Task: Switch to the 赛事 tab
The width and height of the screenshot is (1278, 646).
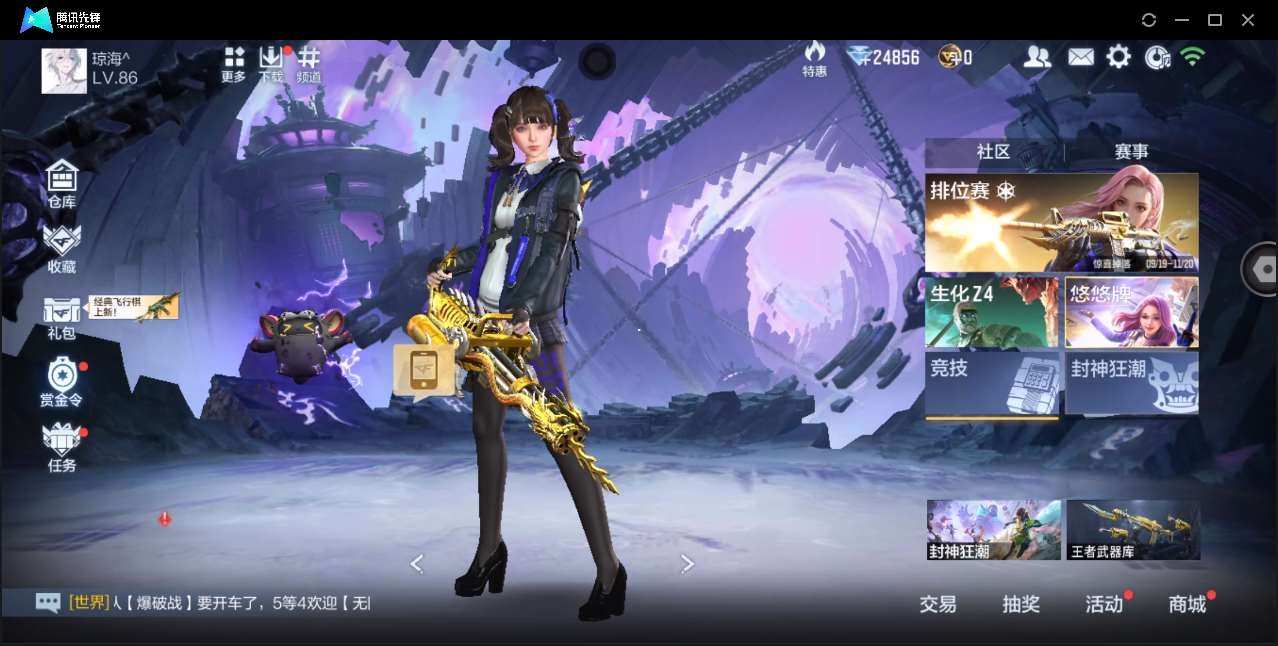Action: coord(1131,152)
